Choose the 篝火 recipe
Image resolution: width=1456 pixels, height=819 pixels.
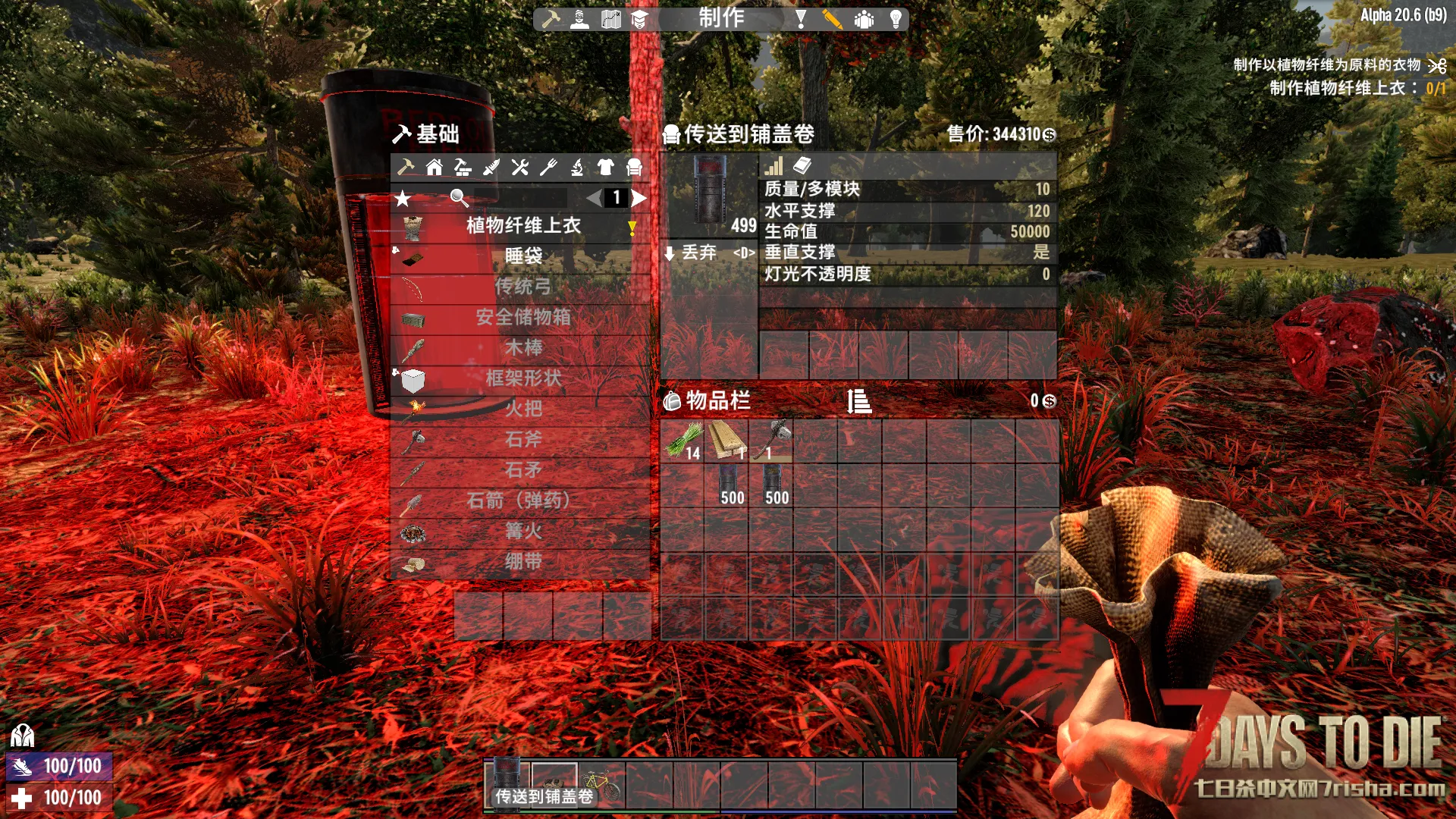522,532
